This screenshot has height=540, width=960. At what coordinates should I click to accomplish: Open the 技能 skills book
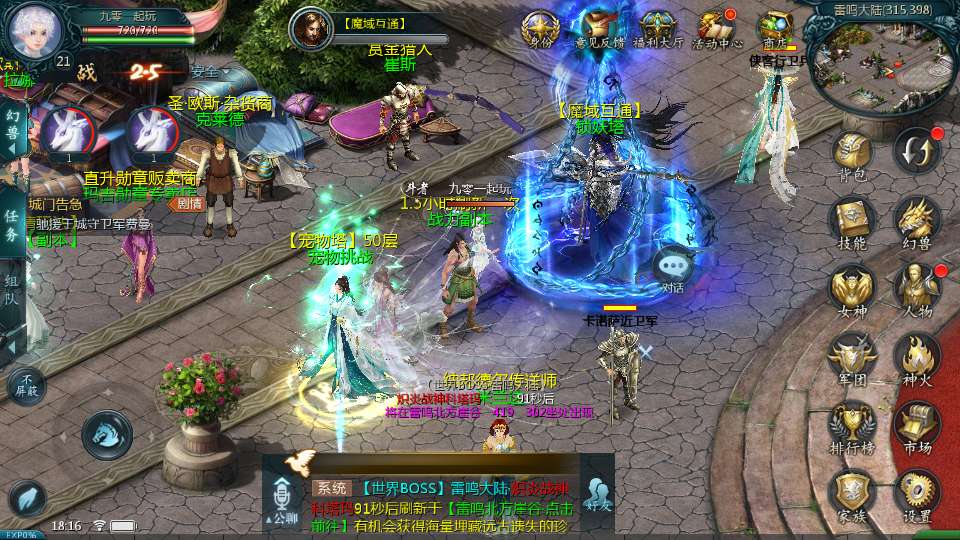(852, 220)
